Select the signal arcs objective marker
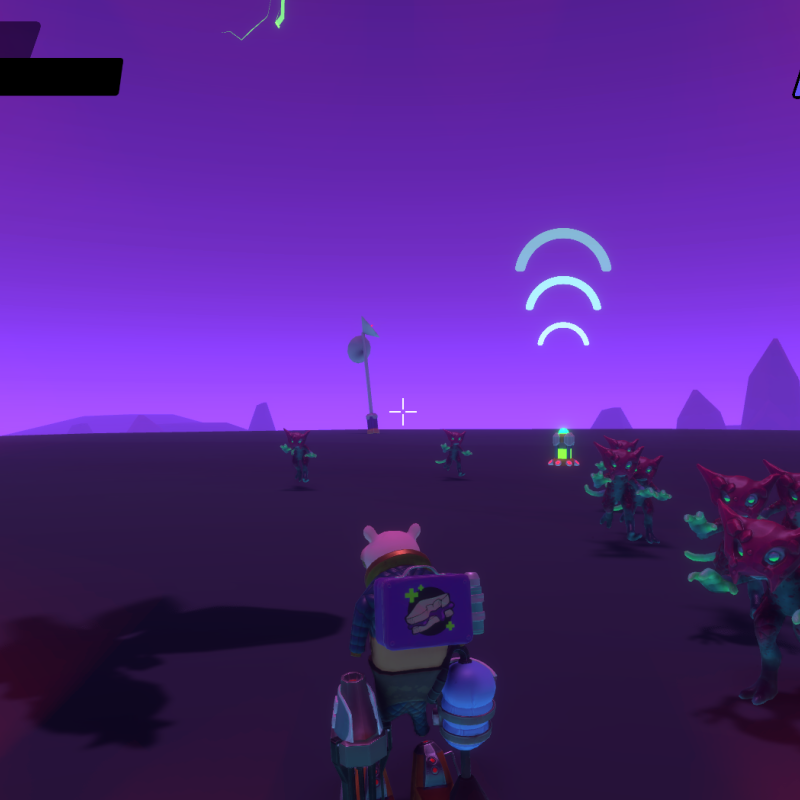 click(563, 290)
